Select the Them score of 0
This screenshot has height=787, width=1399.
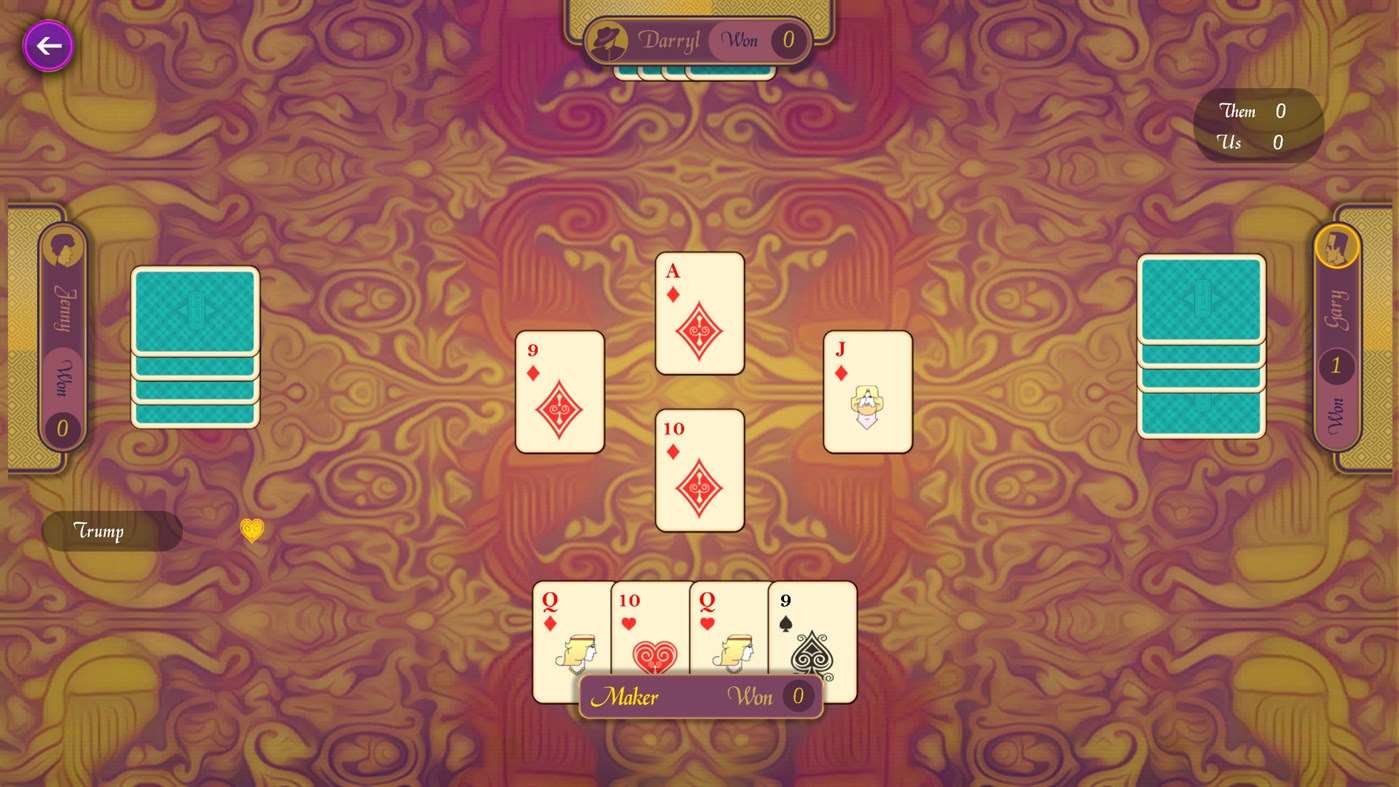pyautogui.click(x=1279, y=110)
